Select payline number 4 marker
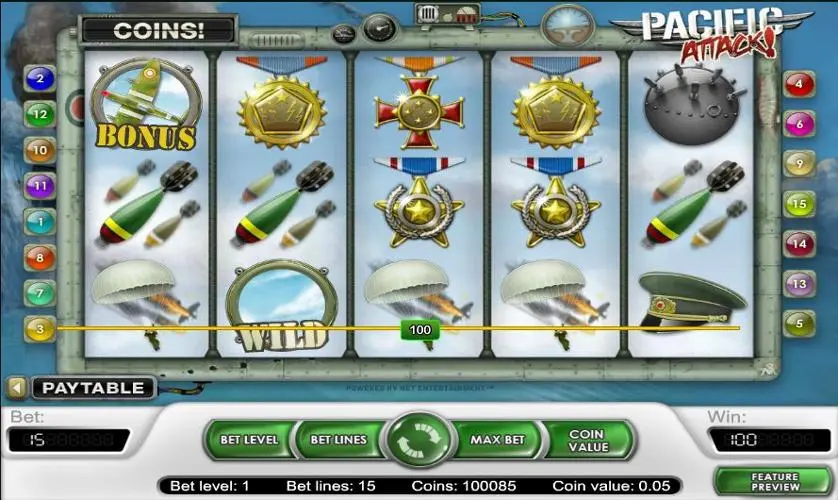Viewport: 838px width, 500px height. [798, 84]
